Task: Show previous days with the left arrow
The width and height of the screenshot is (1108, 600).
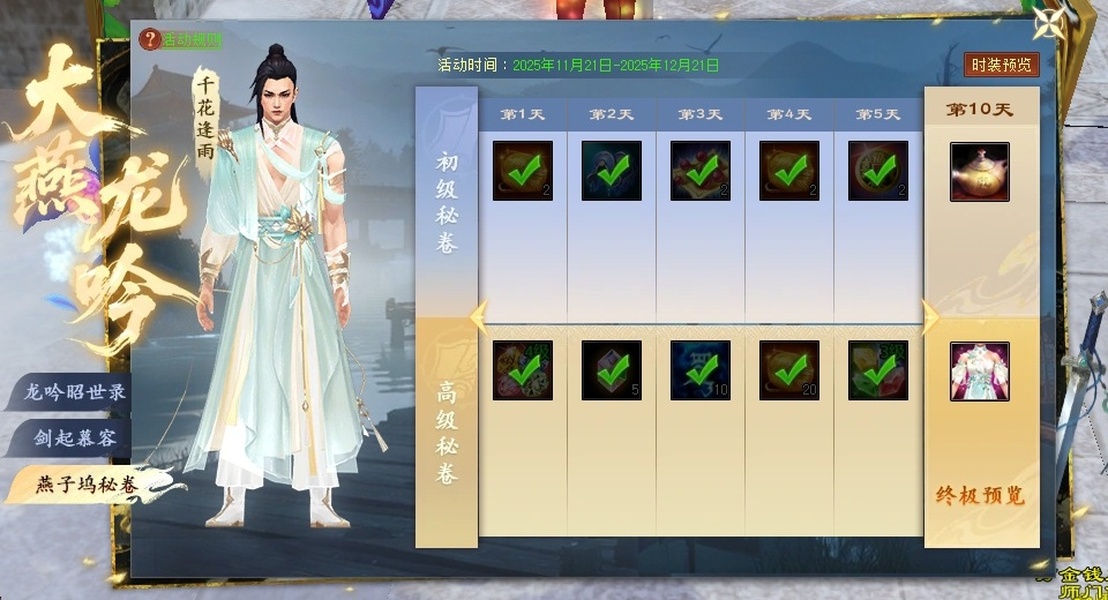Action: pyautogui.click(x=479, y=317)
